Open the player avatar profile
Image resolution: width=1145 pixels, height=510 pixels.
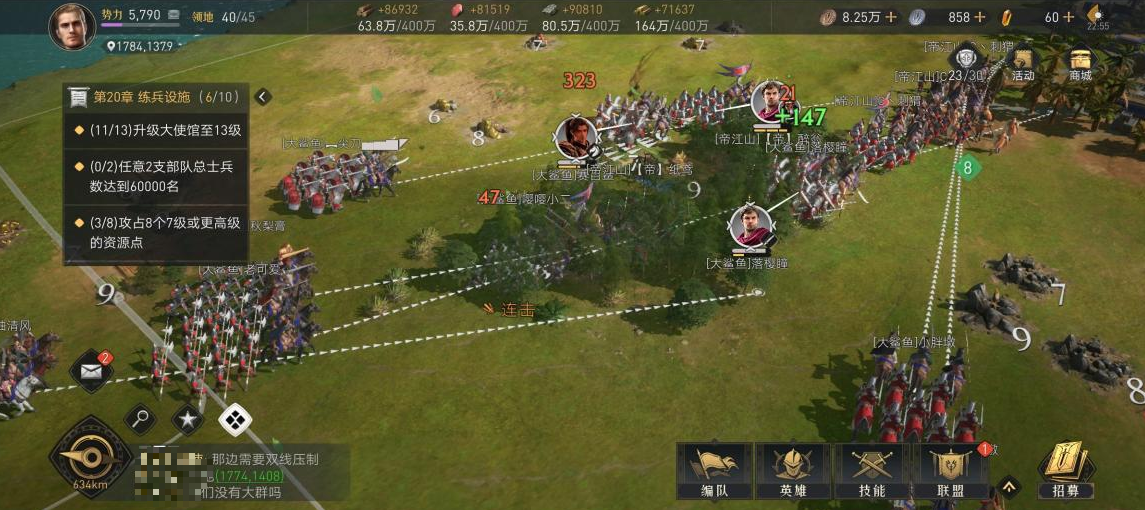(x=71, y=26)
